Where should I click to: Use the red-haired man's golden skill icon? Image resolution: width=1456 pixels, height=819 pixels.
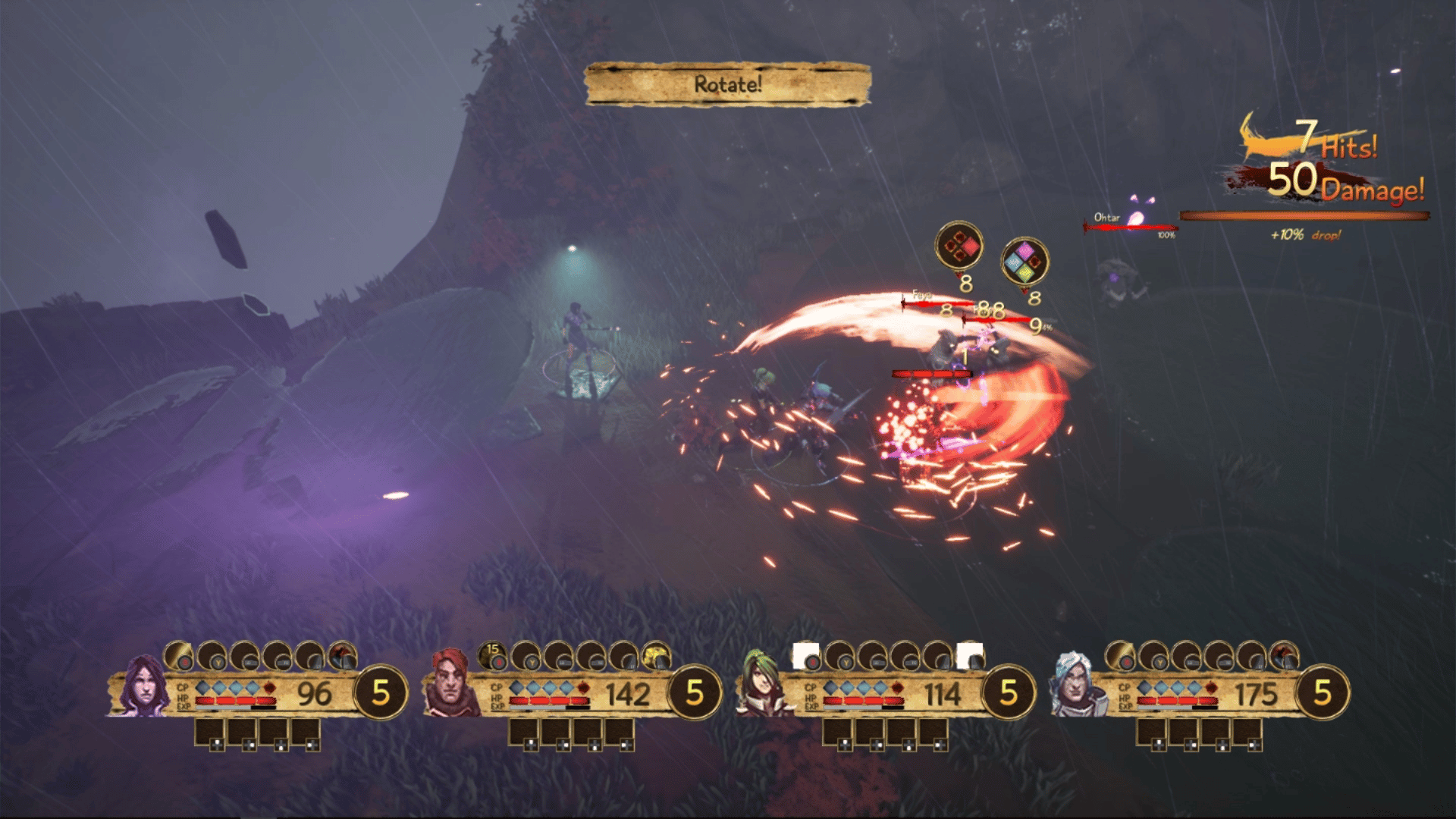pyautogui.click(x=656, y=655)
